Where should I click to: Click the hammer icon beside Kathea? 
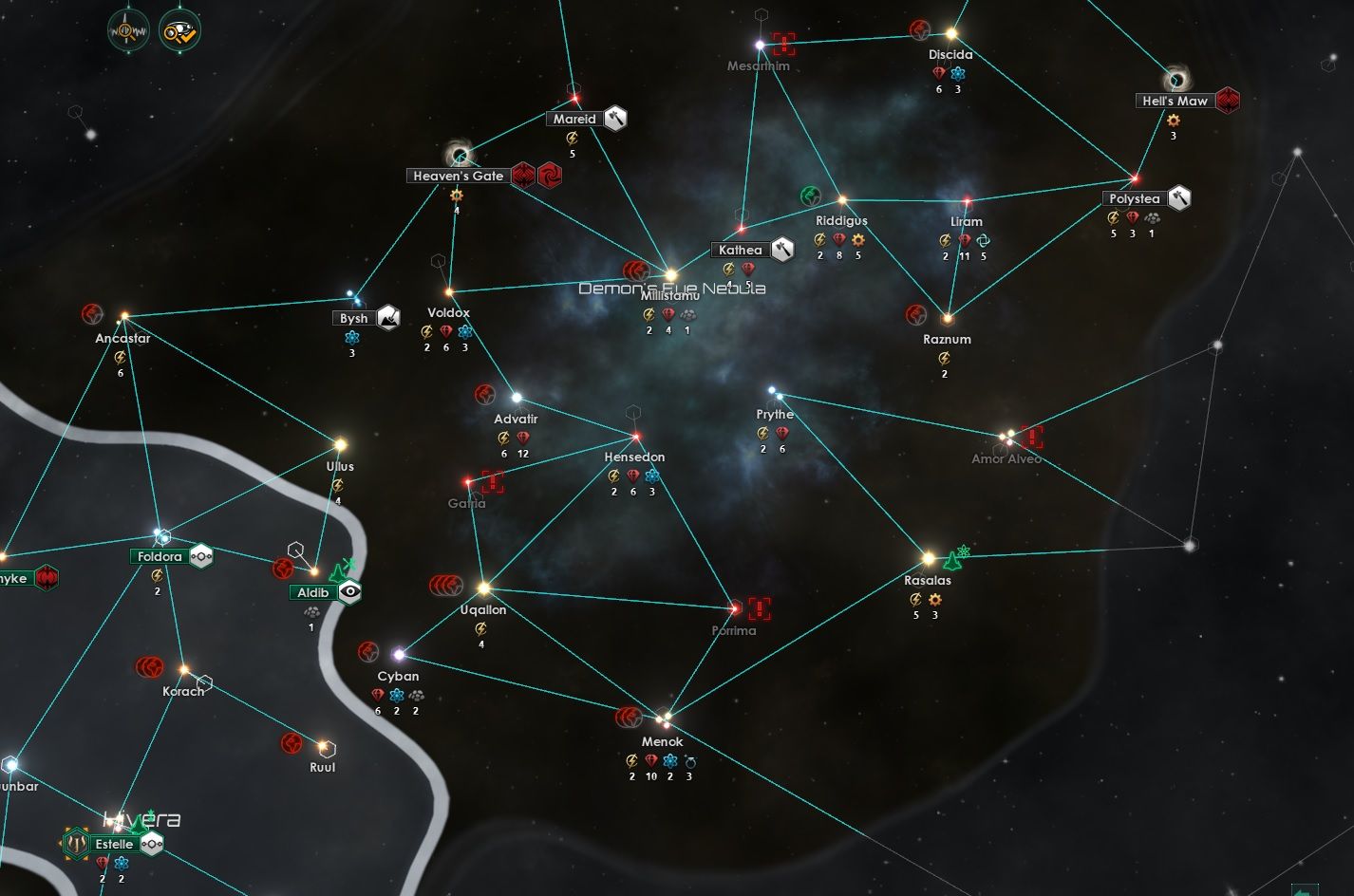click(780, 250)
